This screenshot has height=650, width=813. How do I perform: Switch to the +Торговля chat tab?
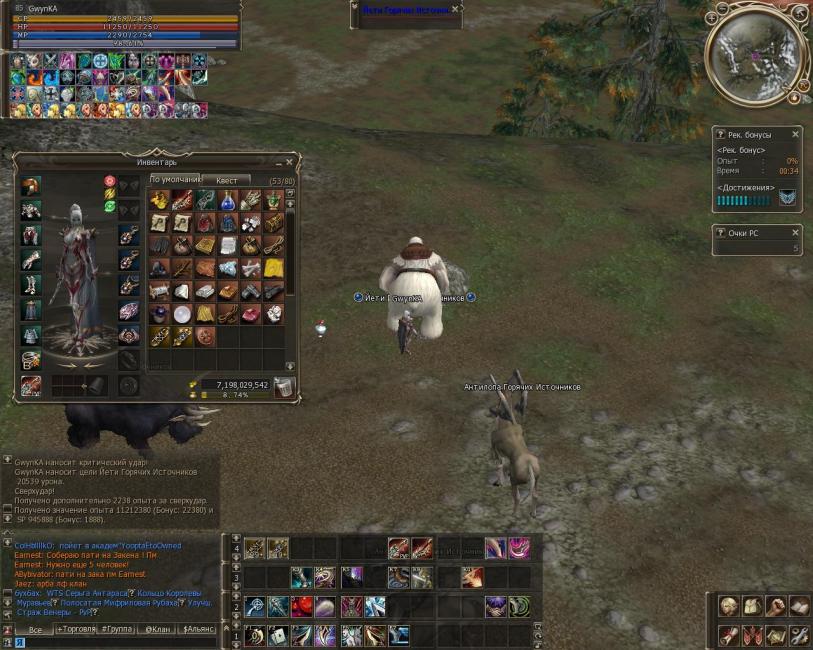tap(76, 630)
